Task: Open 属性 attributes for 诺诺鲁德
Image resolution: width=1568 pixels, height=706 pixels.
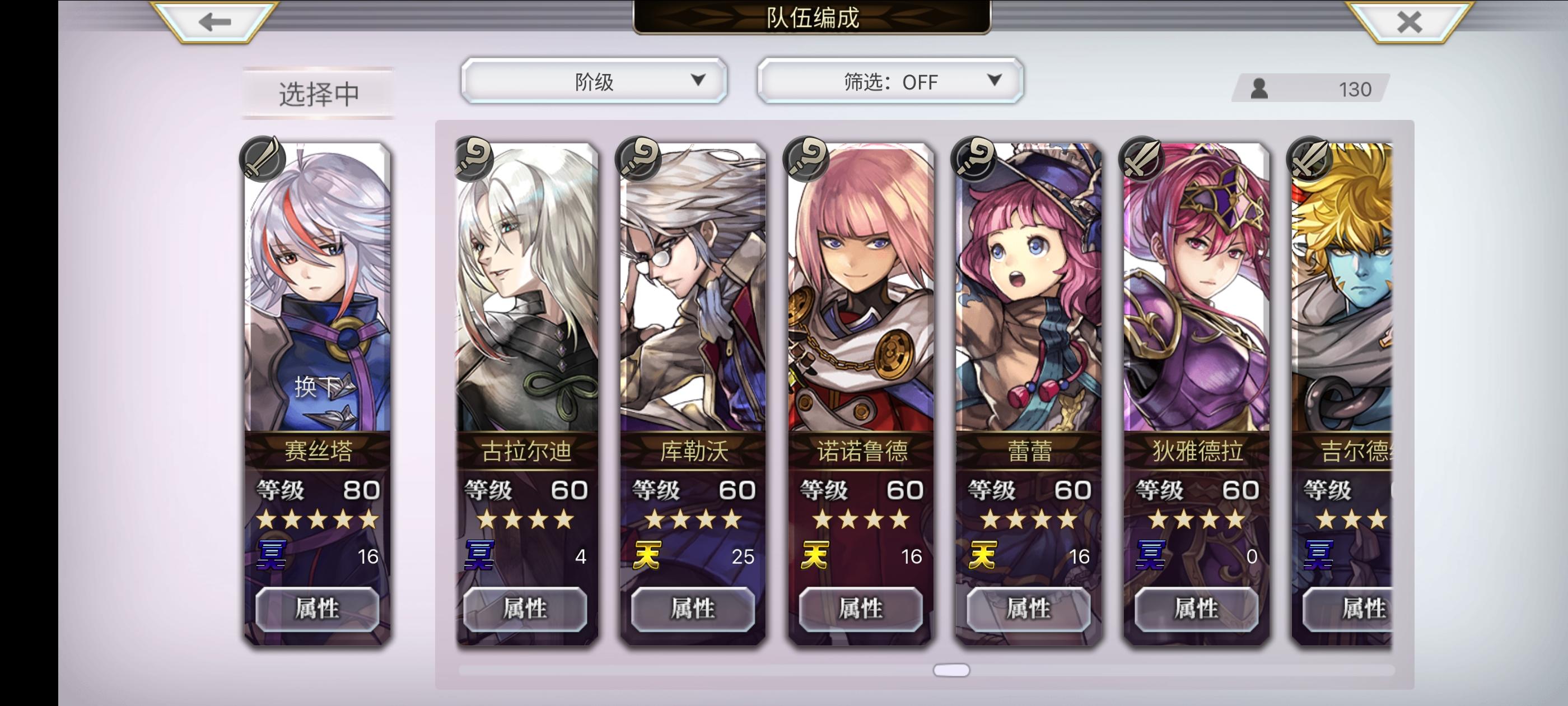Action: (x=858, y=609)
